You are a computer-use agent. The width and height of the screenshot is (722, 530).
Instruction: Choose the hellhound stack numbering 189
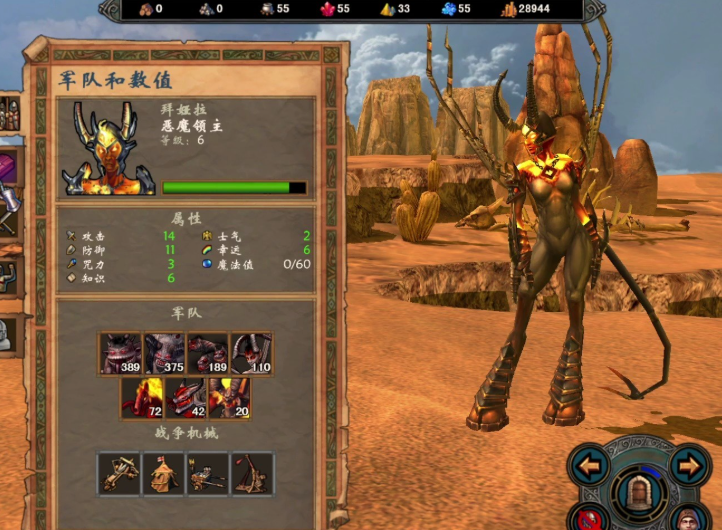coord(207,354)
